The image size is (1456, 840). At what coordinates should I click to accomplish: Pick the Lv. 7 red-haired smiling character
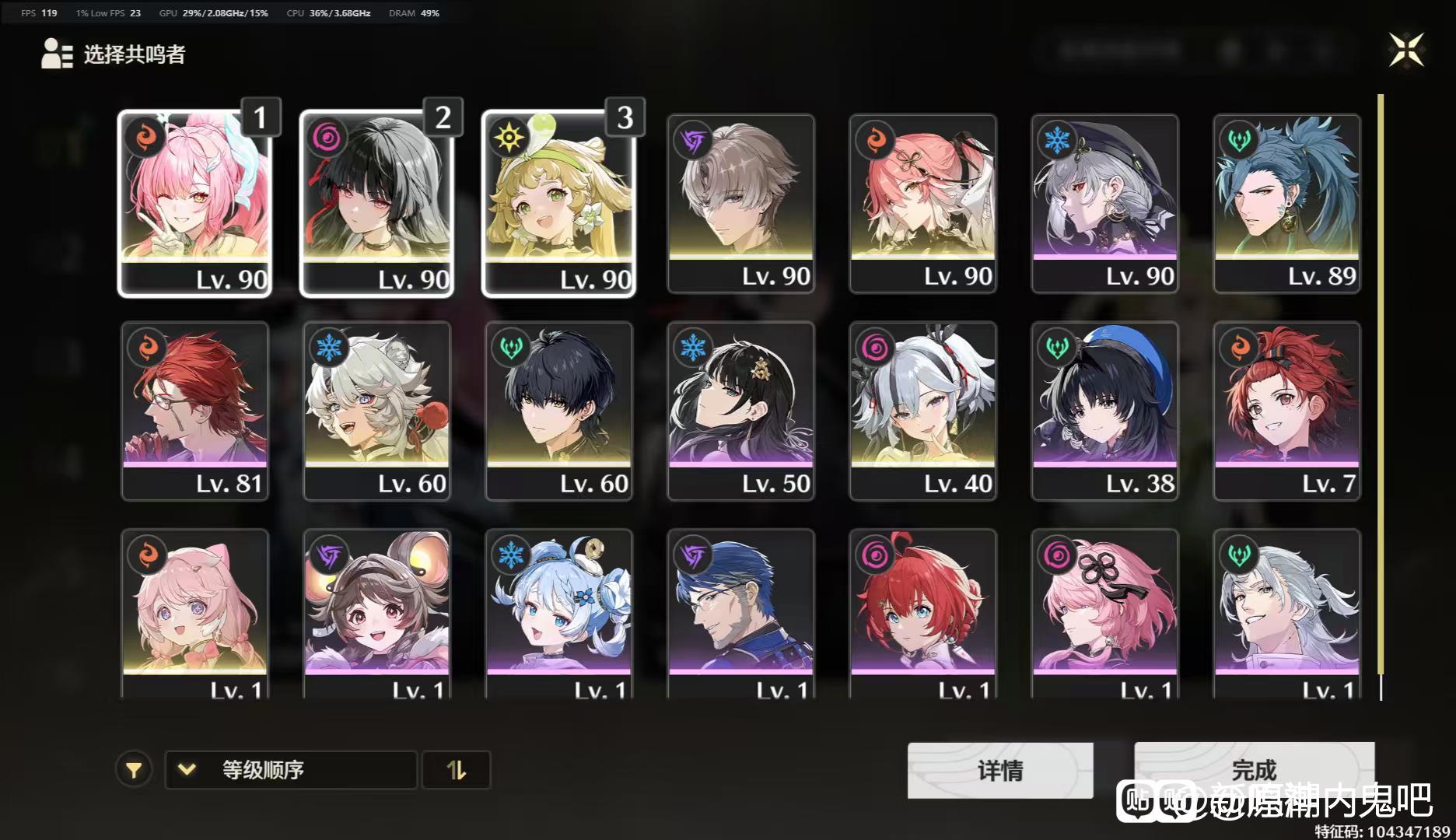(x=1287, y=410)
